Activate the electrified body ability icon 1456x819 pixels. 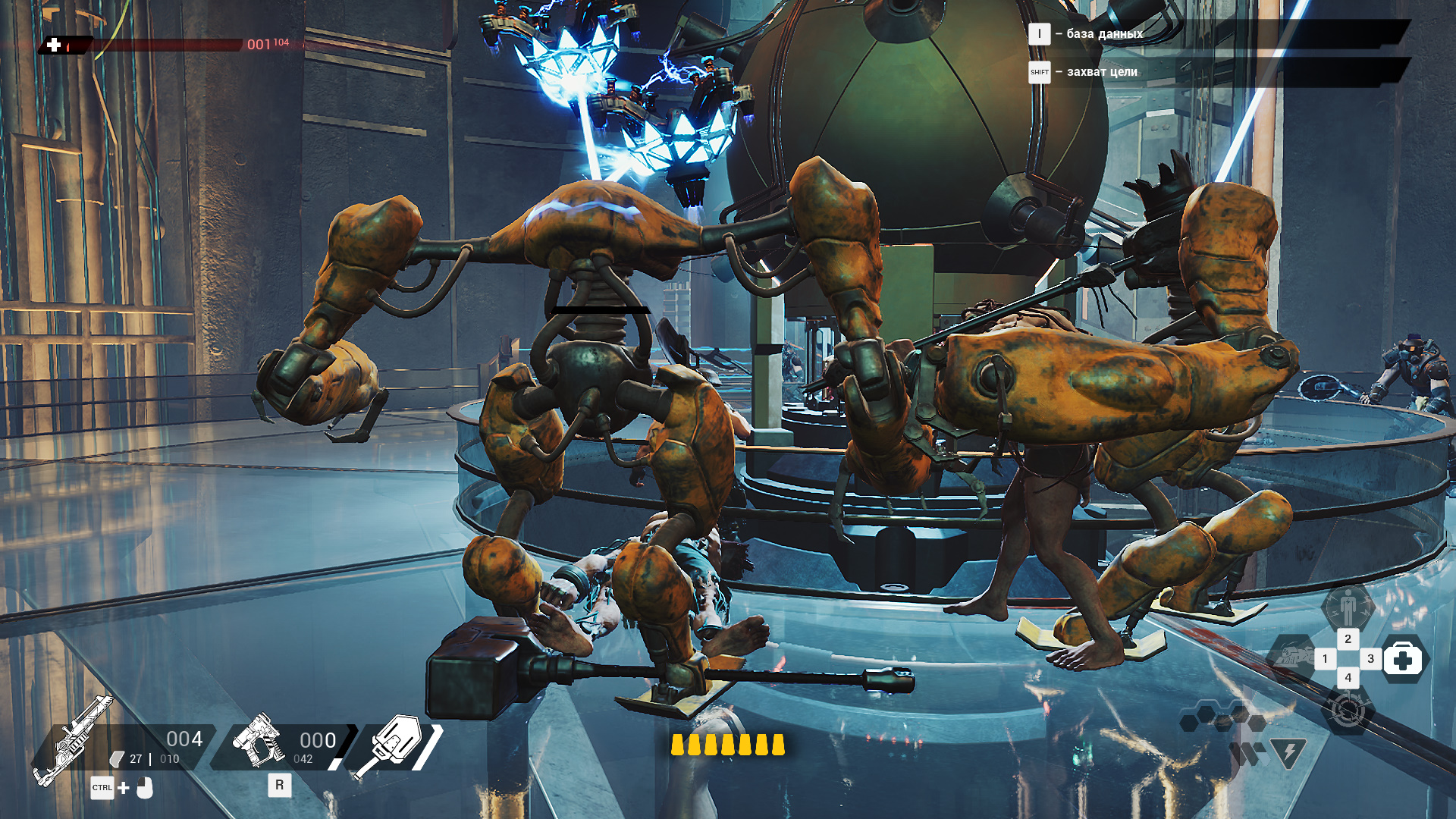1348,607
